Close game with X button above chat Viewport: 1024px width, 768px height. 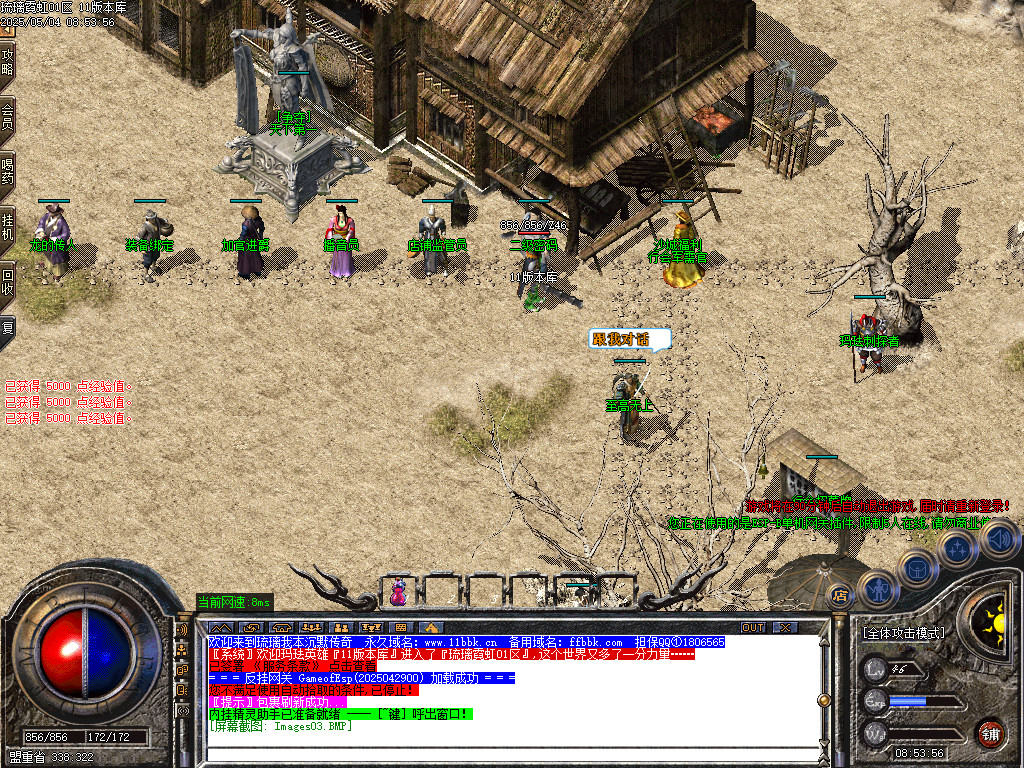click(x=786, y=627)
